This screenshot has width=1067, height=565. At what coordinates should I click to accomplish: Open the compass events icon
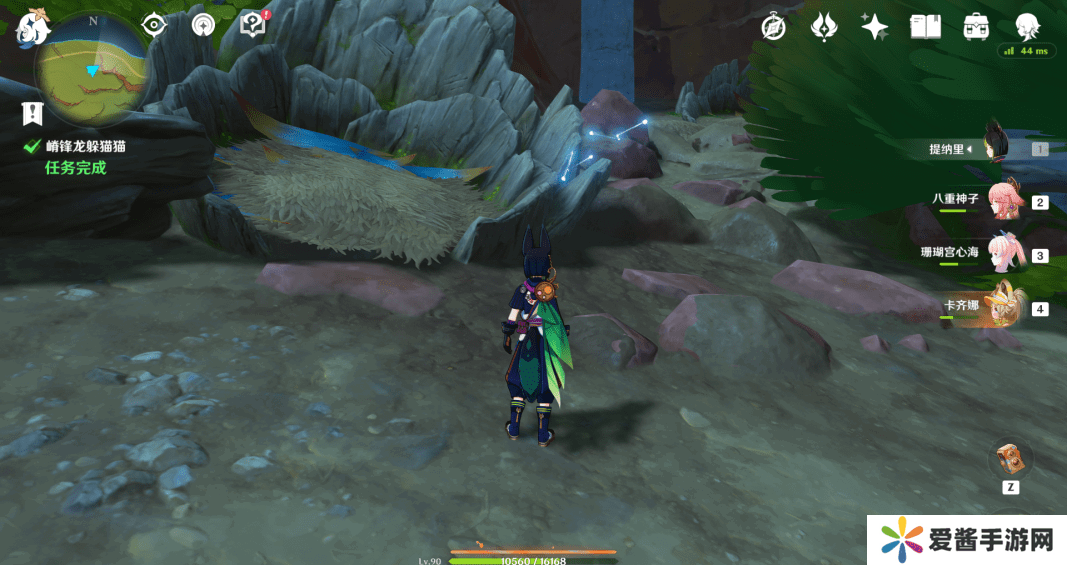point(773,27)
